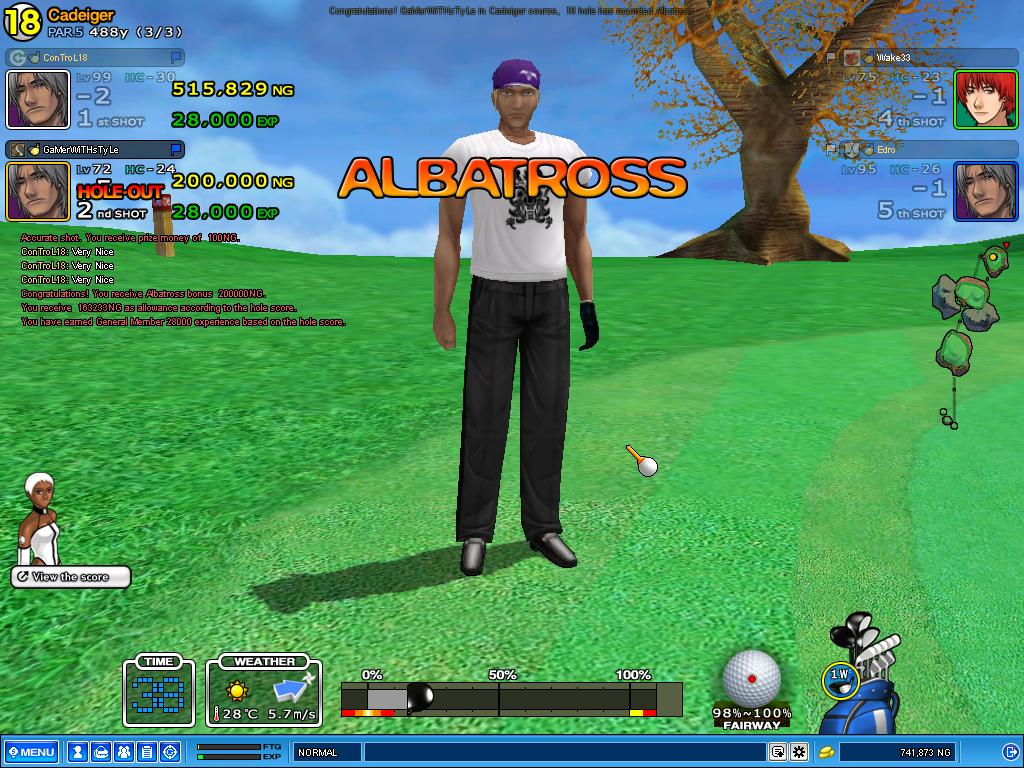The width and height of the screenshot is (1024, 768).
Task: Open the chat log window icon
Action: [x=777, y=752]
